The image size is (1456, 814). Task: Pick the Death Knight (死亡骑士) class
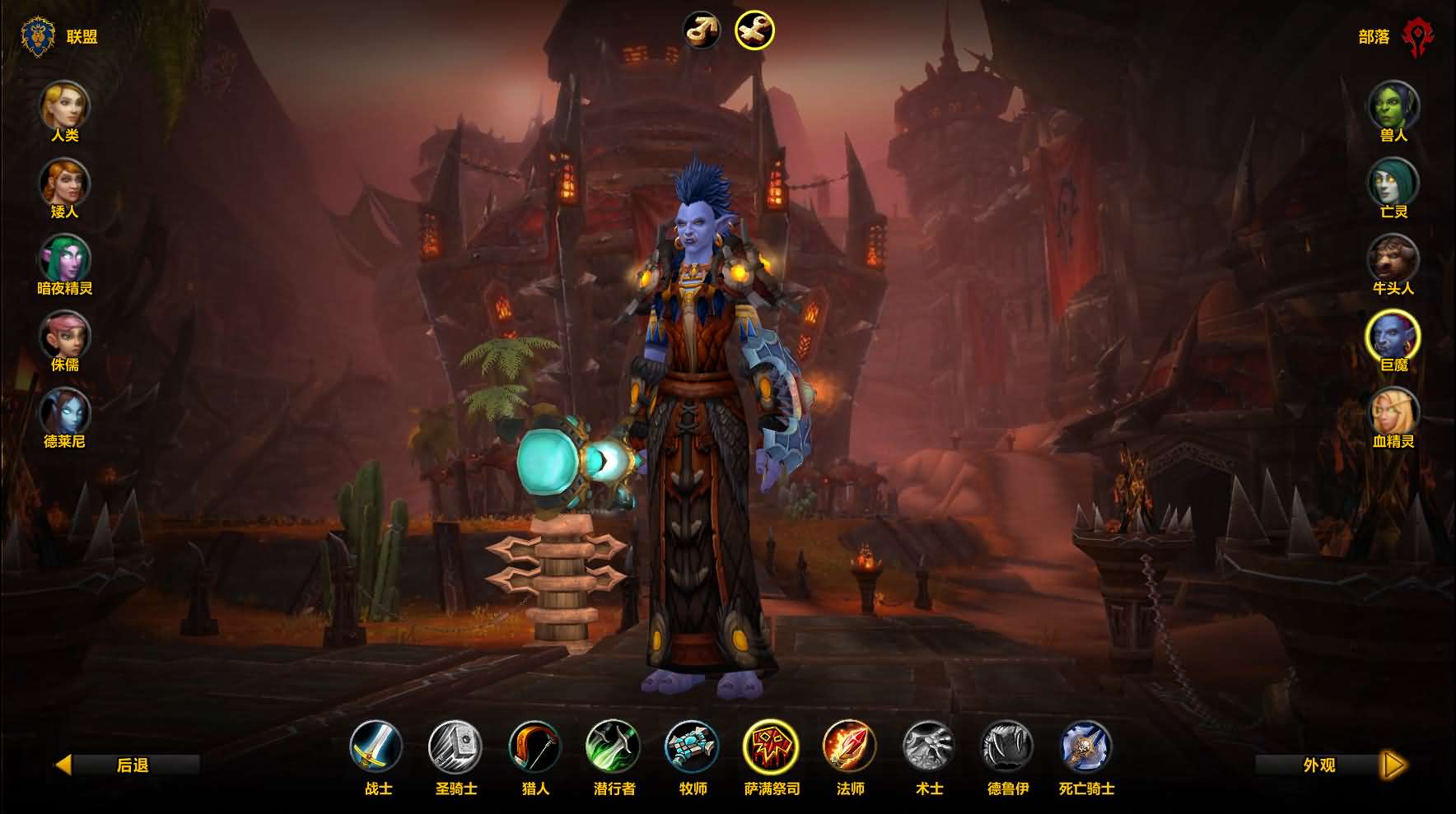[1086, 747]
